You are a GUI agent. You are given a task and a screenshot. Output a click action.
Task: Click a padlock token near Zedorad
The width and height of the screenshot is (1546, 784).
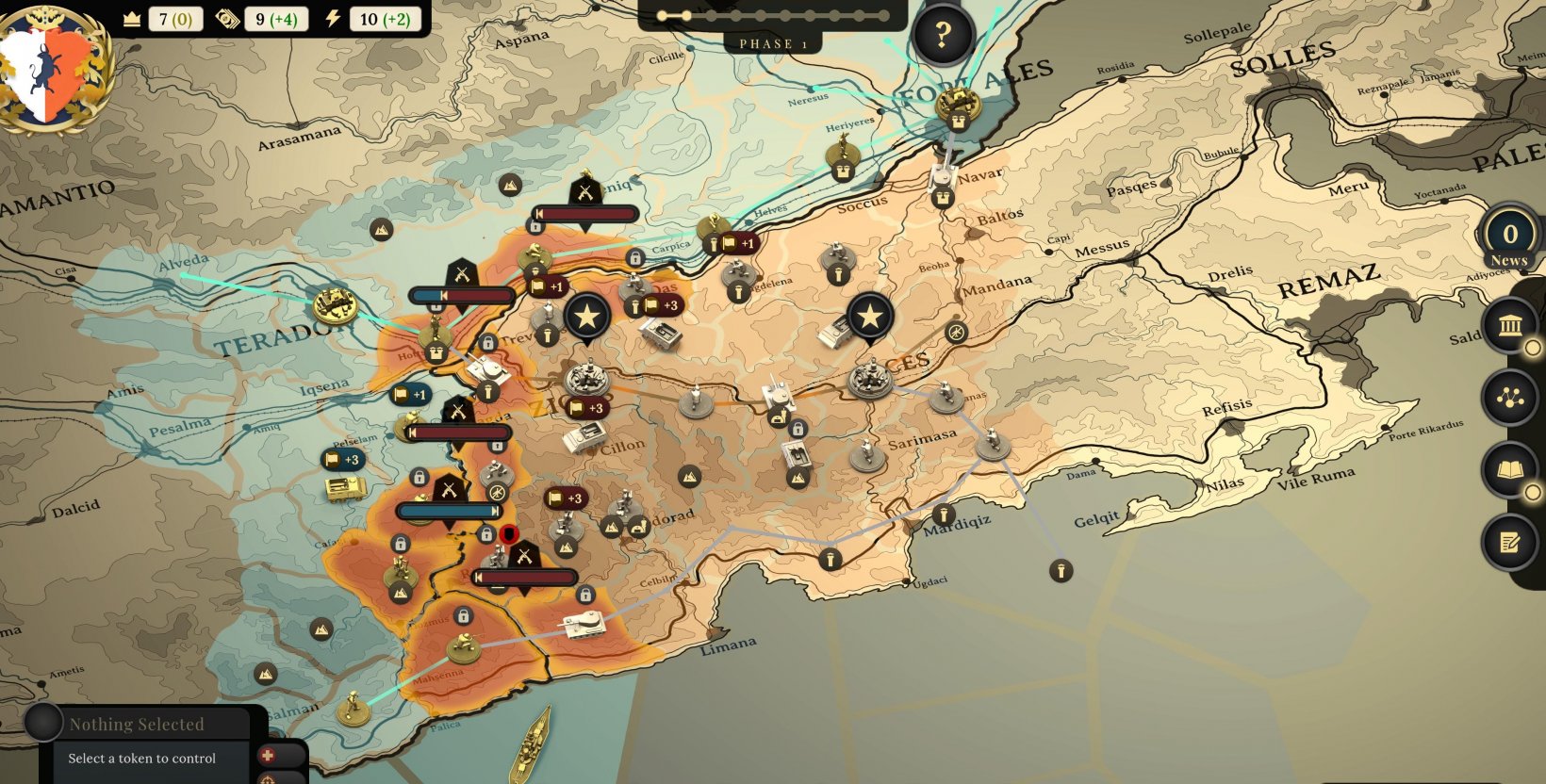587,594
